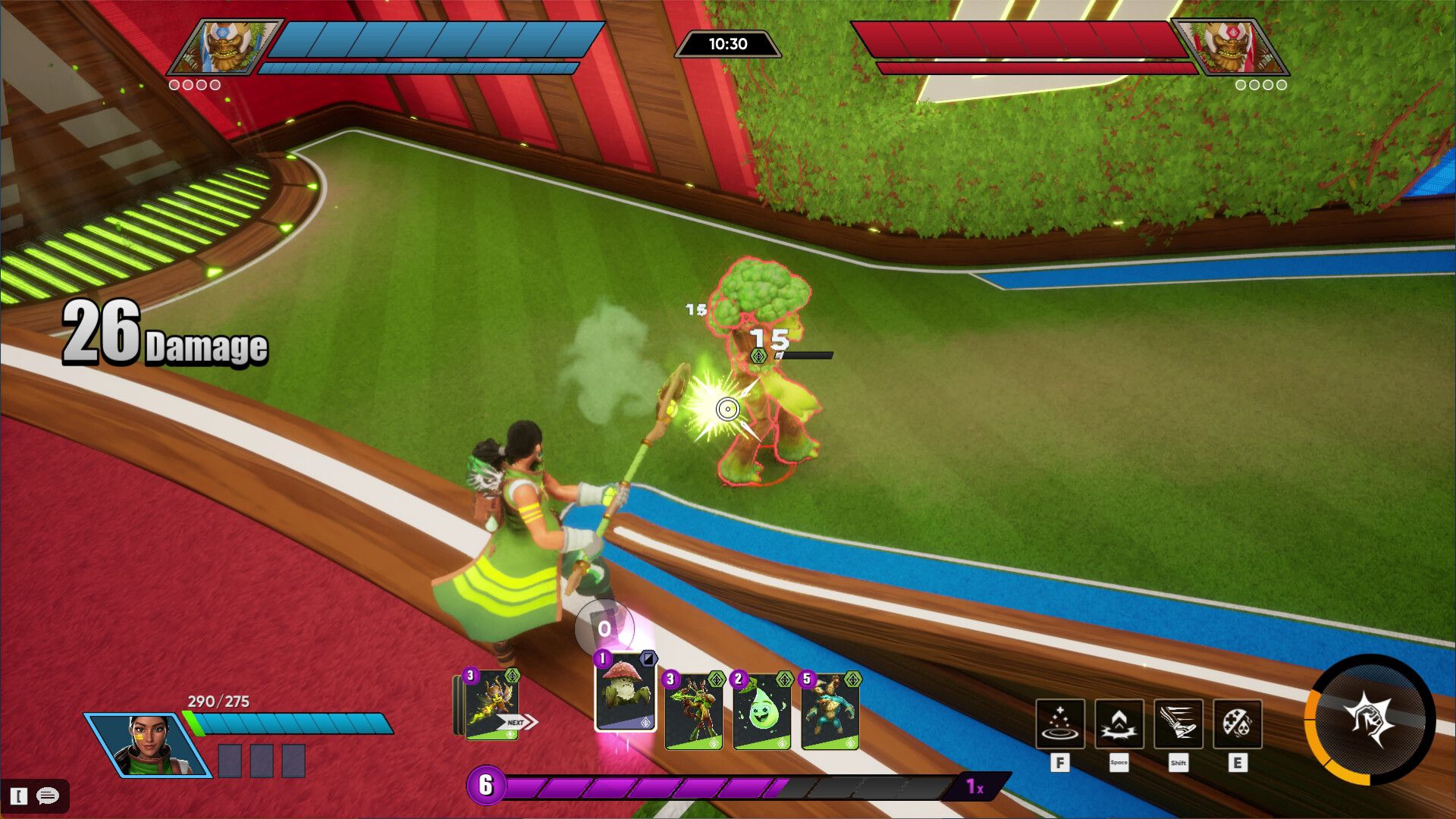Click the red team mask portrait

point(1229,47)
